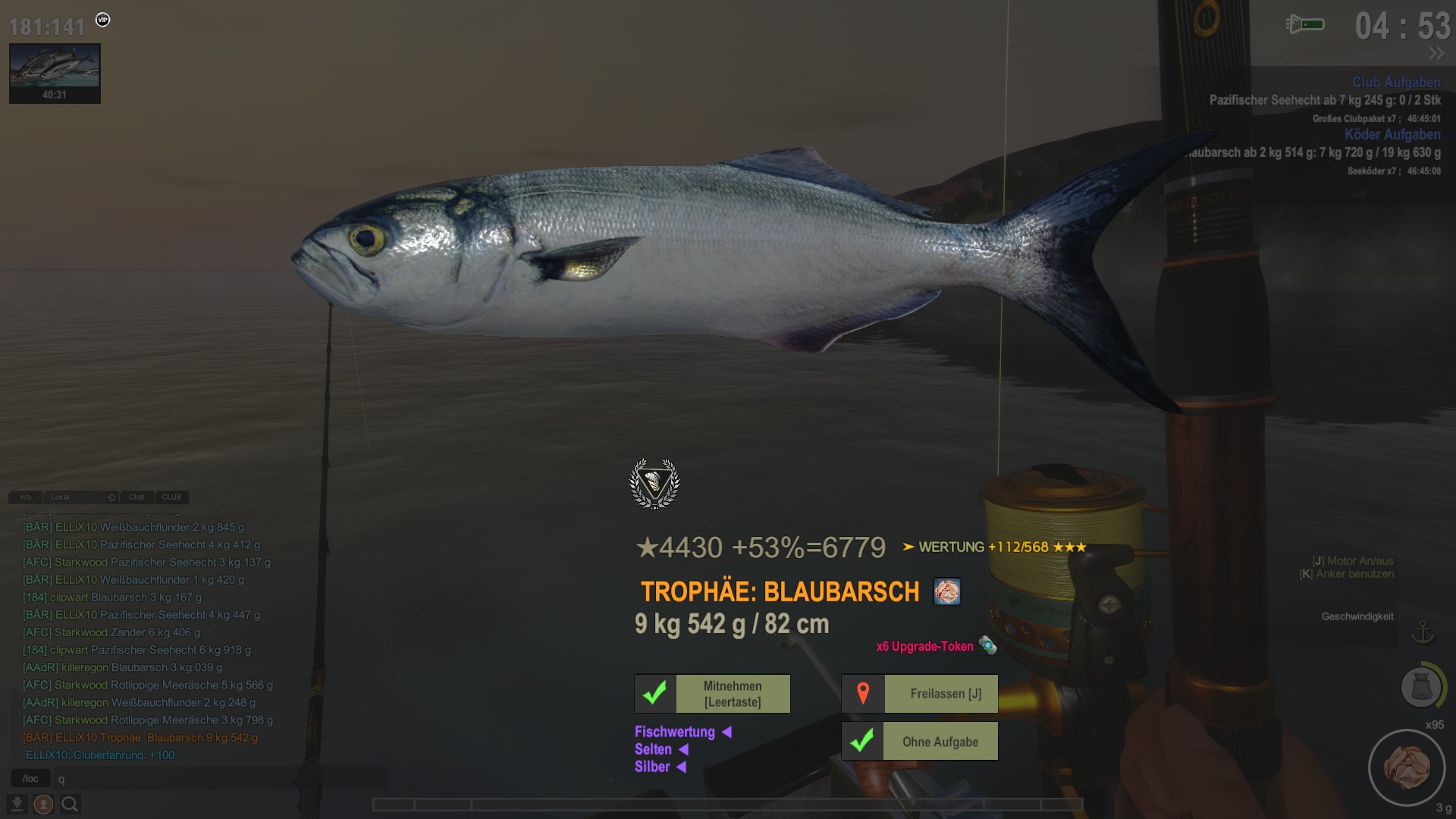
Task: Toggle the flashlight icon
Action: 1305,25
